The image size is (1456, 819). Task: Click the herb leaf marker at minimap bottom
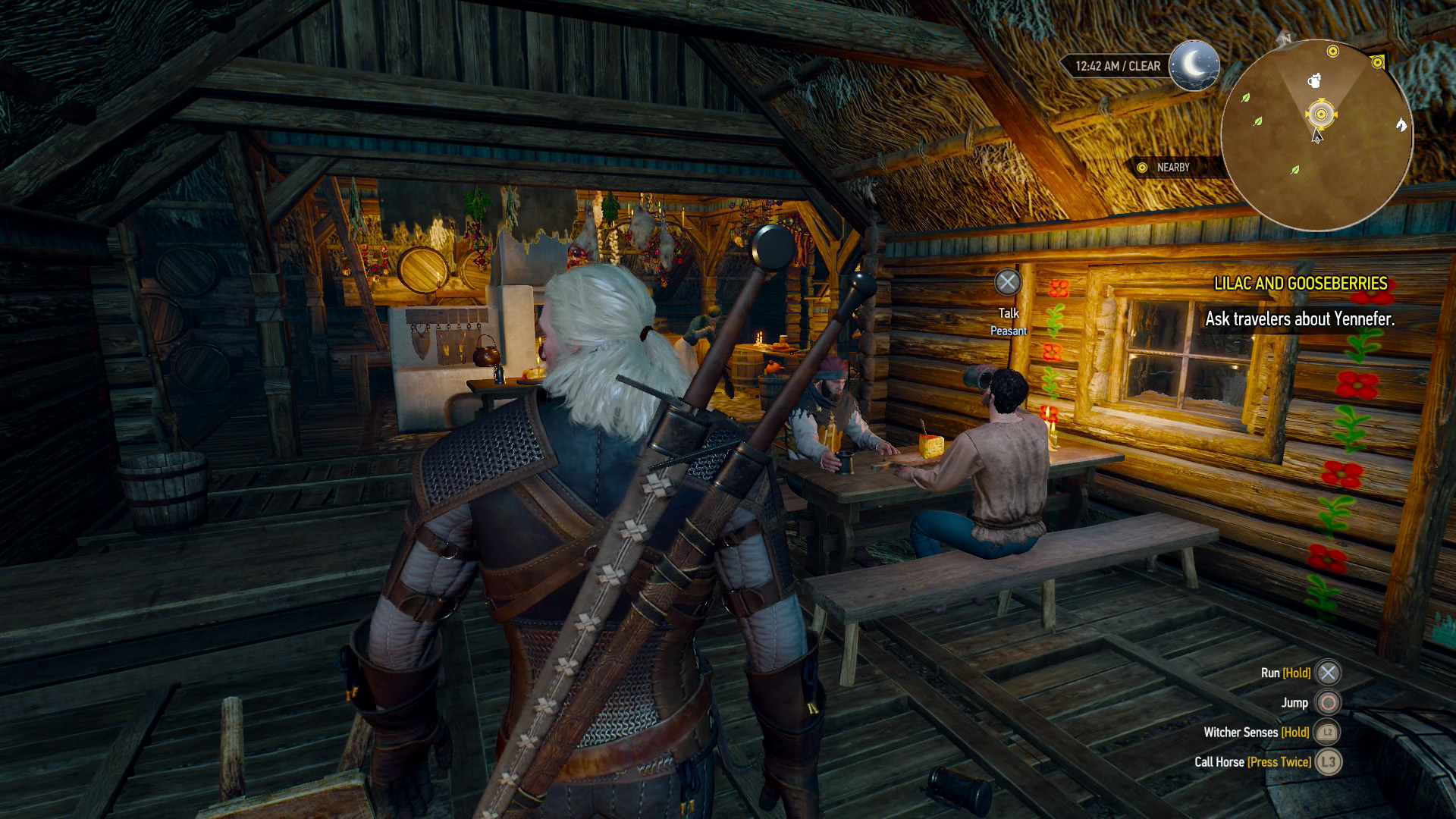(1295, 170)
